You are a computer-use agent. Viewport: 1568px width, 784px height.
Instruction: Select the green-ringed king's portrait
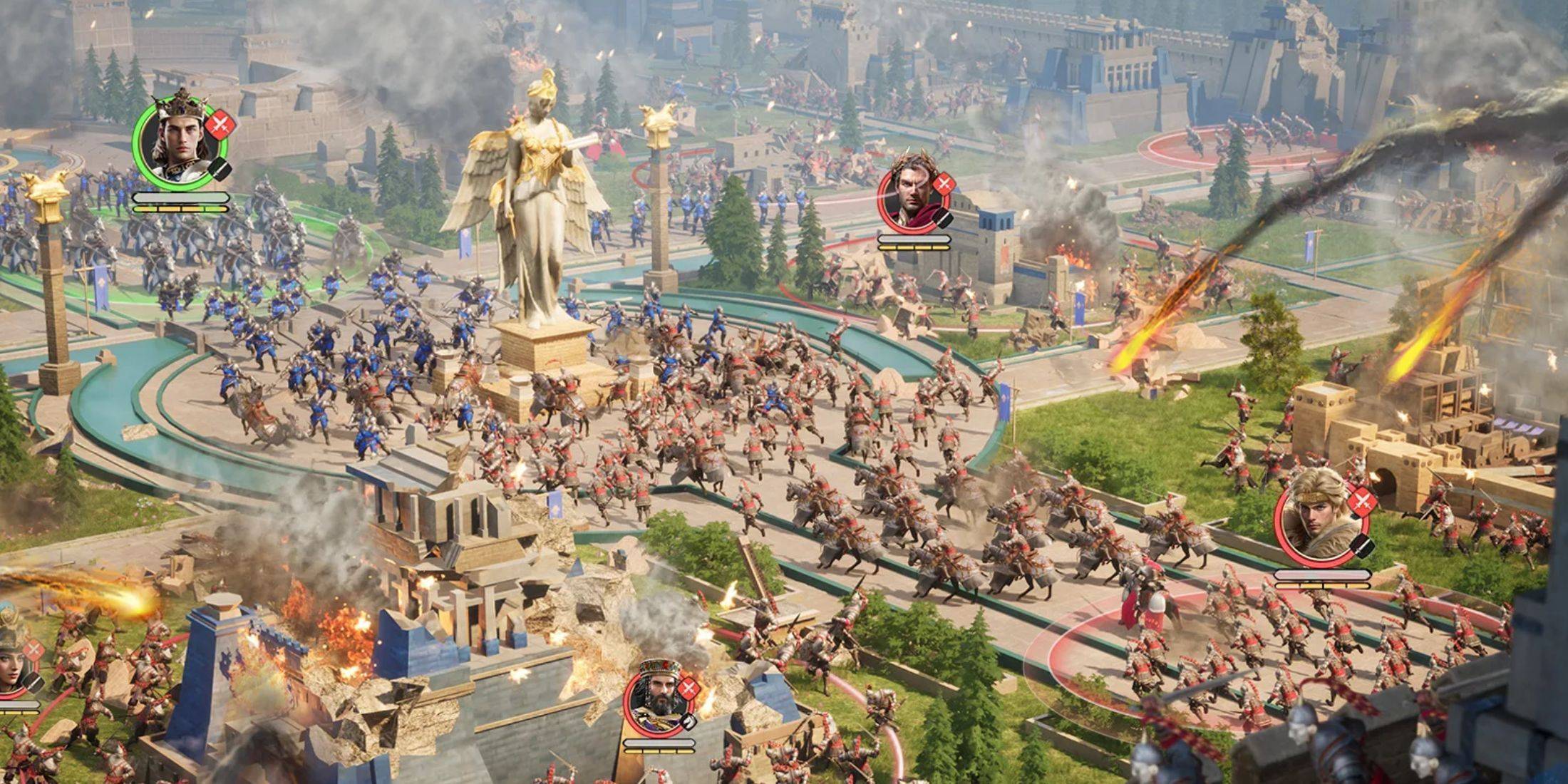pos(180,143)
